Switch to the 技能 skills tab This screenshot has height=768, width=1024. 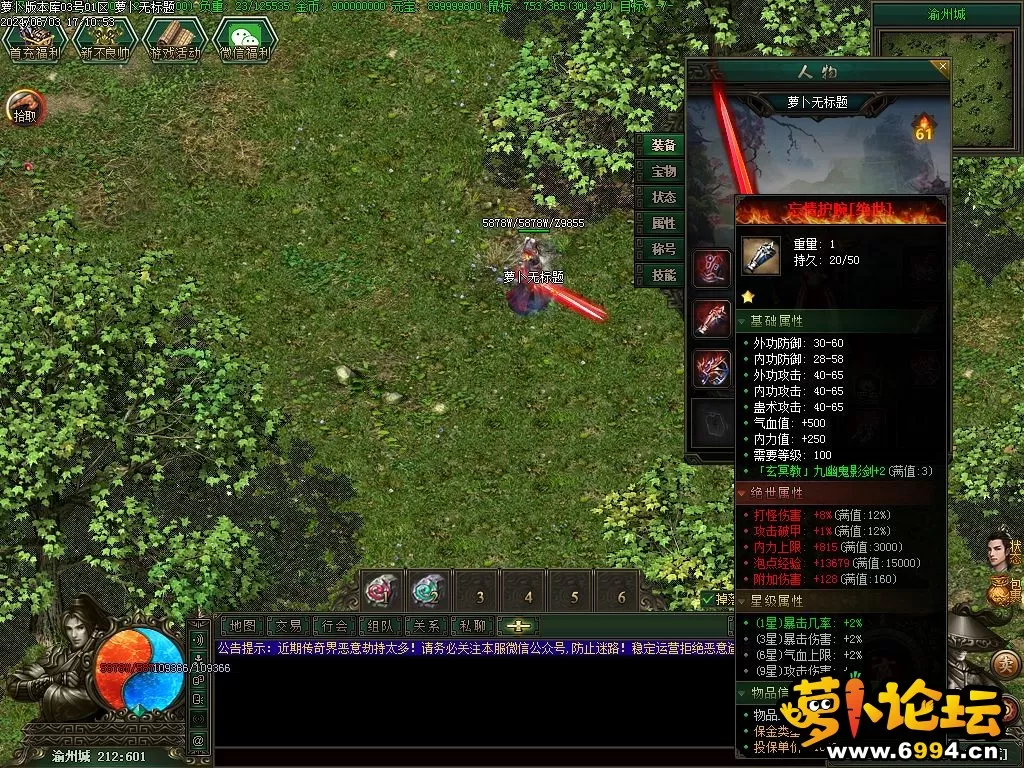[x=663, y=276]
